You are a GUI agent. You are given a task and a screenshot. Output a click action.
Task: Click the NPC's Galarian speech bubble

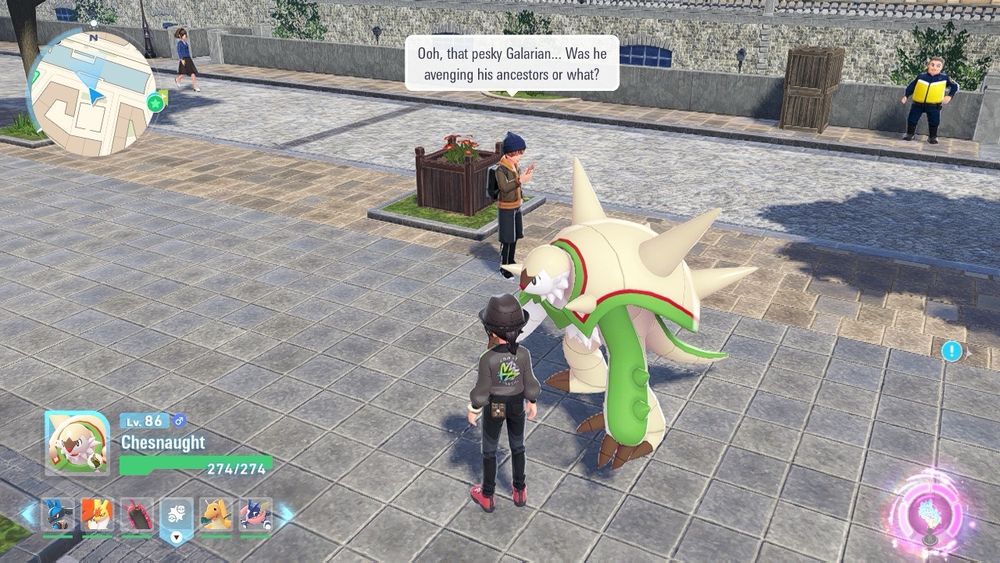click(x=511, y=62)
